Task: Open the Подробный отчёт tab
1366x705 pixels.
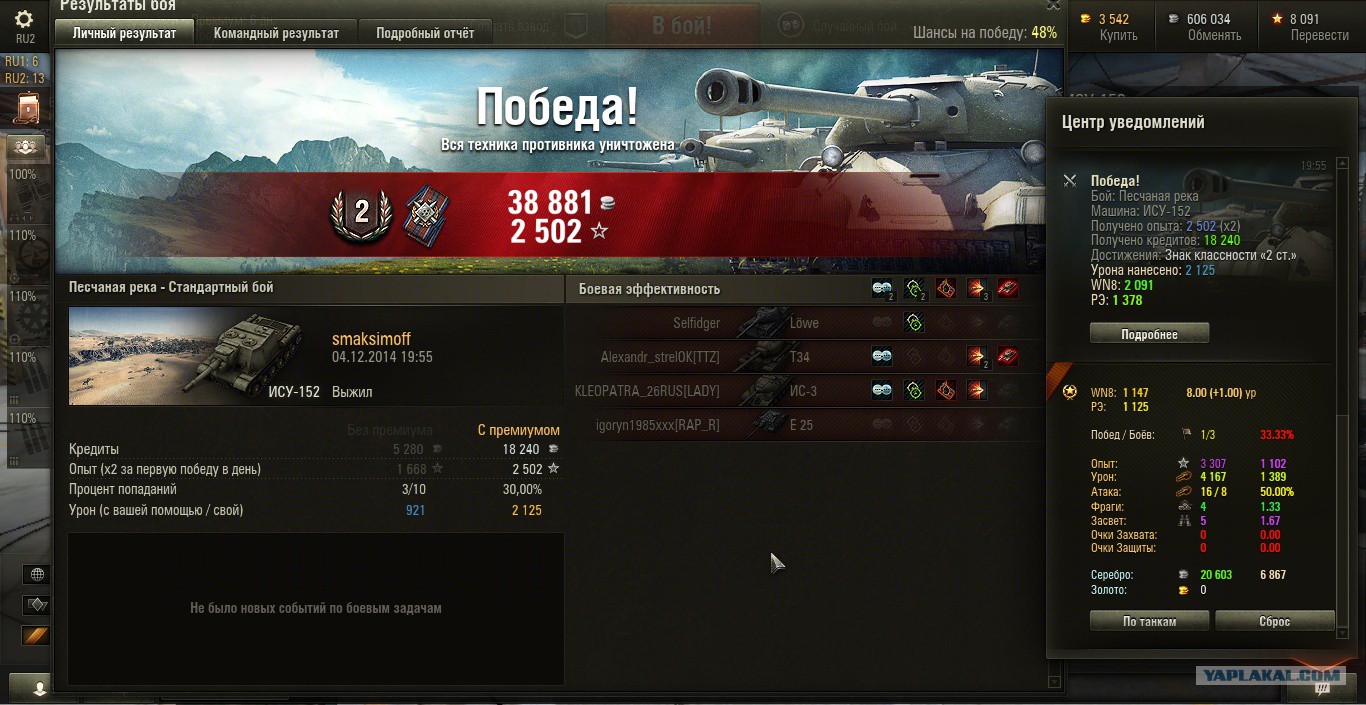Action: 425,33
